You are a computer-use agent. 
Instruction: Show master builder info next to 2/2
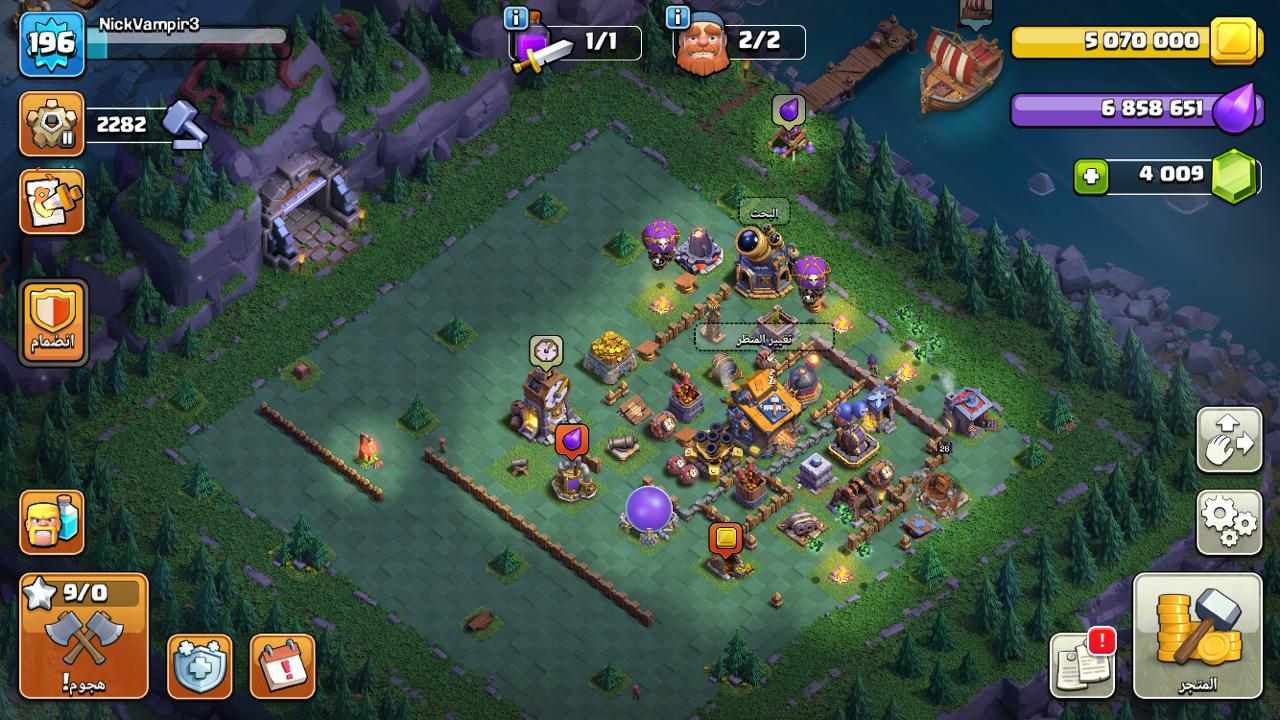point(678,18)
